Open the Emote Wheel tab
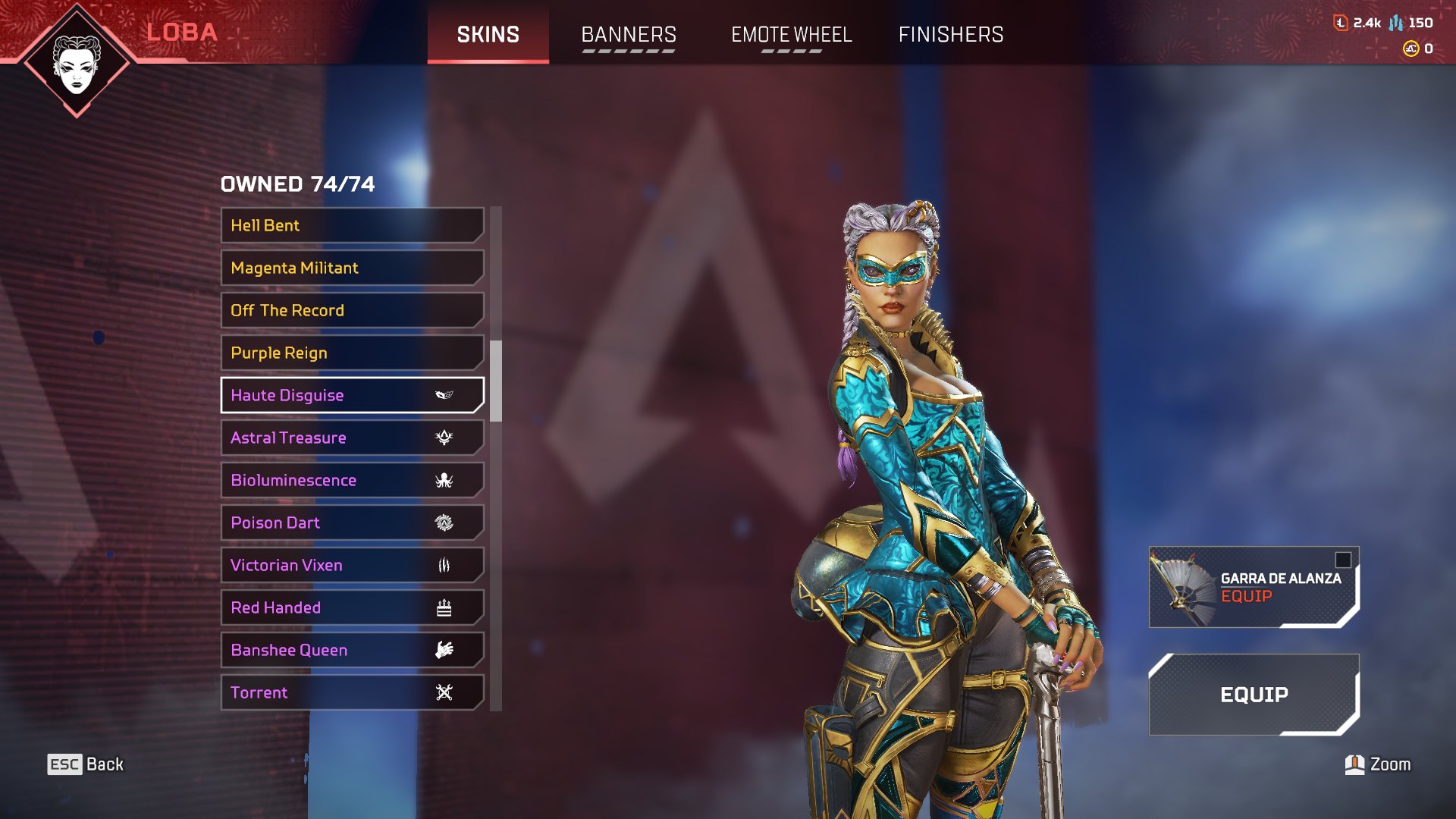The height and width of the screenshot is (819, 1456). [x=791, y=34]
